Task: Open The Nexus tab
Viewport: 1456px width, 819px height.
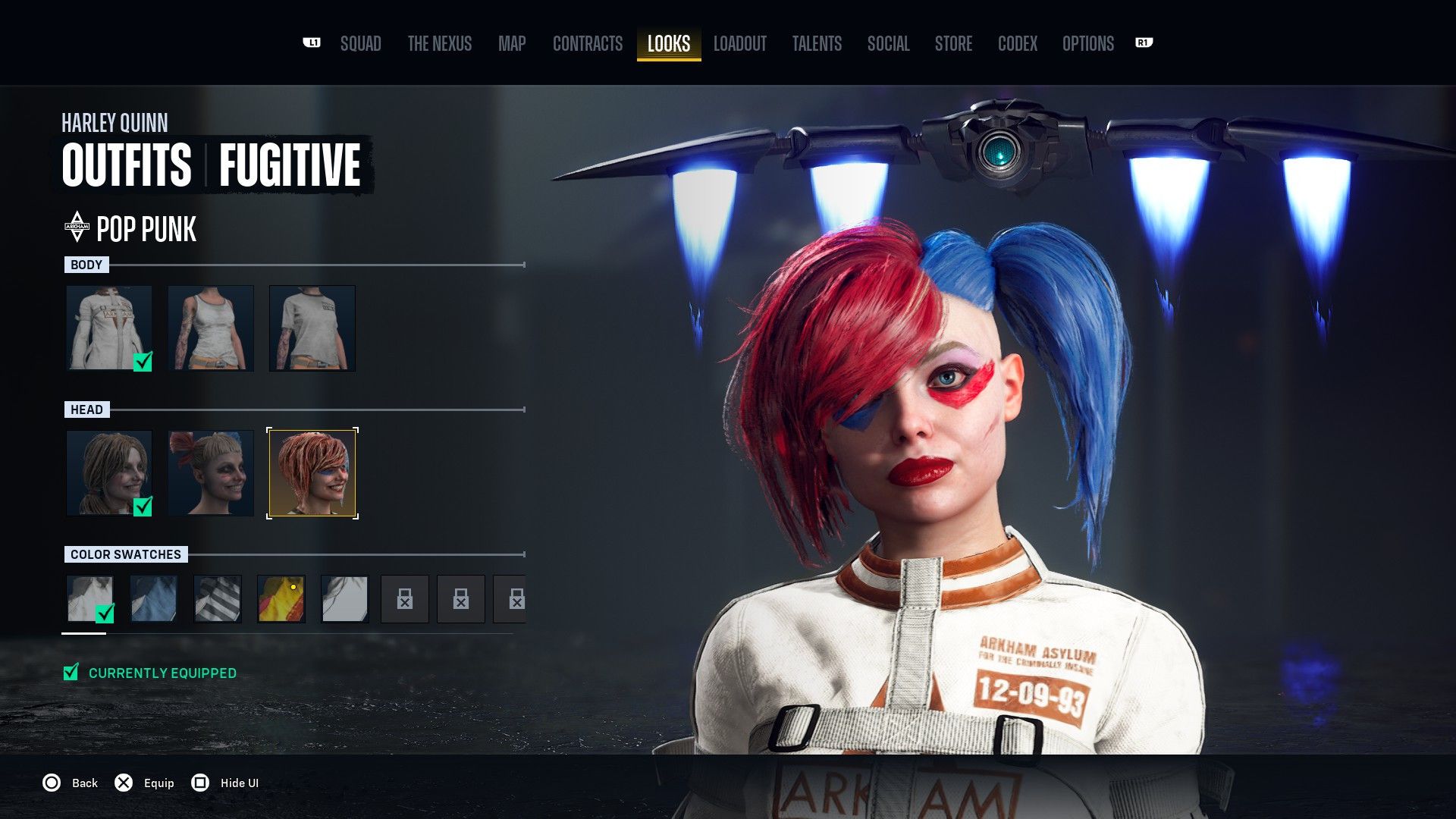Action: coord(439,44)
